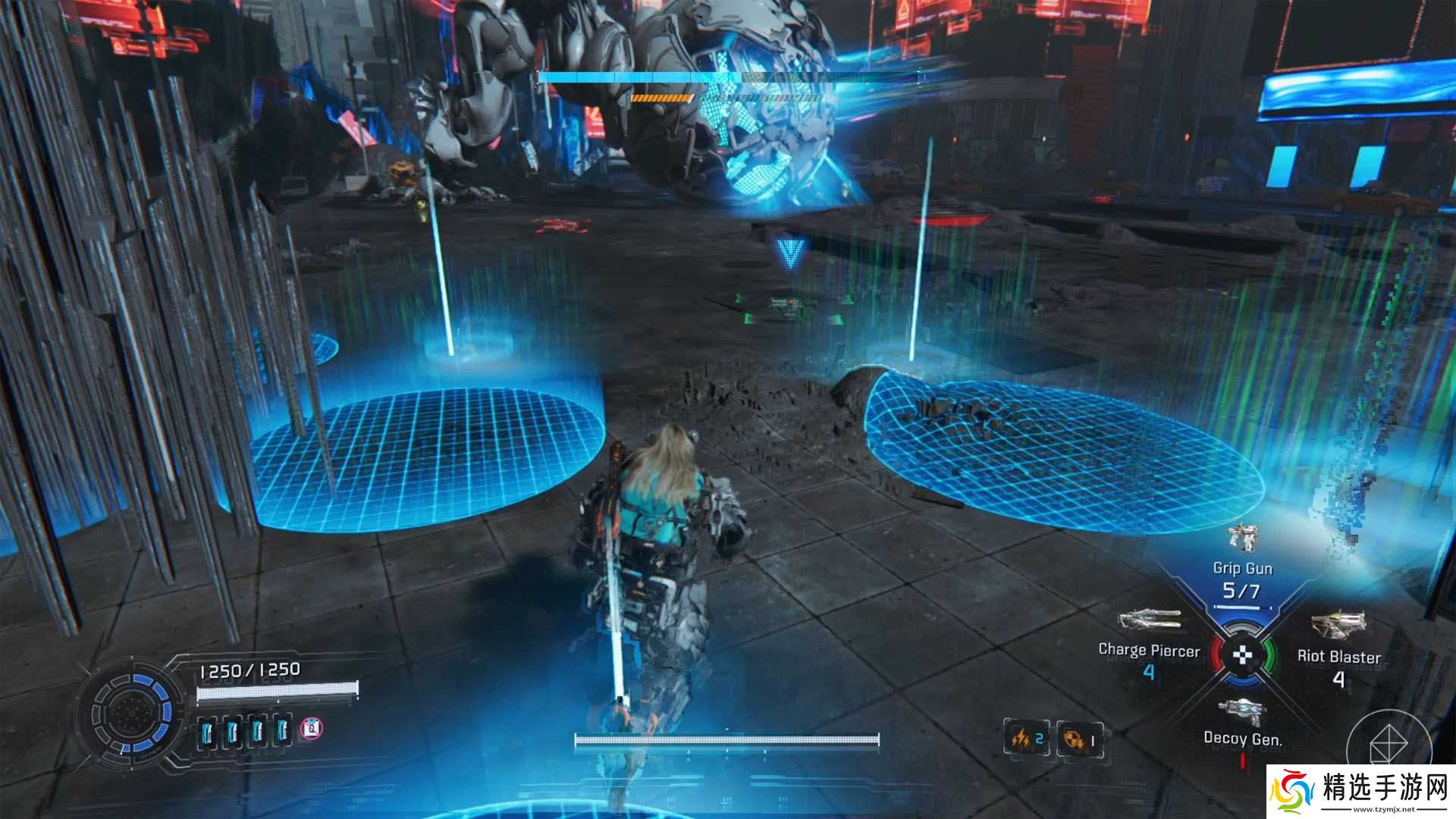Image resolution: width=1456 pixels, height=819 pixels.
Task: Click the 精选手游网 watermark logo
Action: 1291,791
